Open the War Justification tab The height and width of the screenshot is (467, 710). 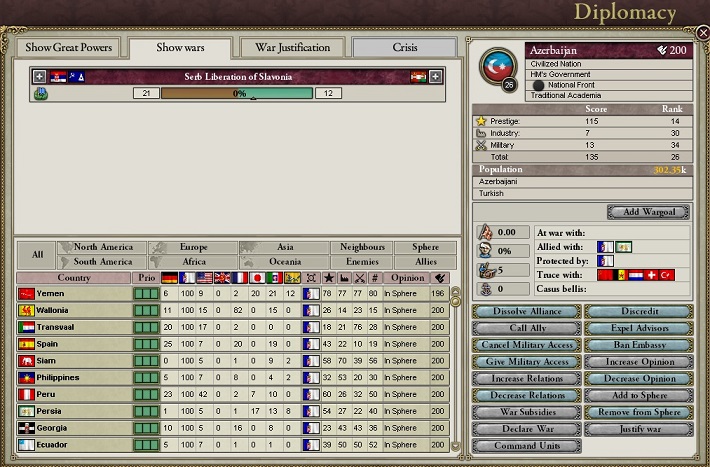292,48
